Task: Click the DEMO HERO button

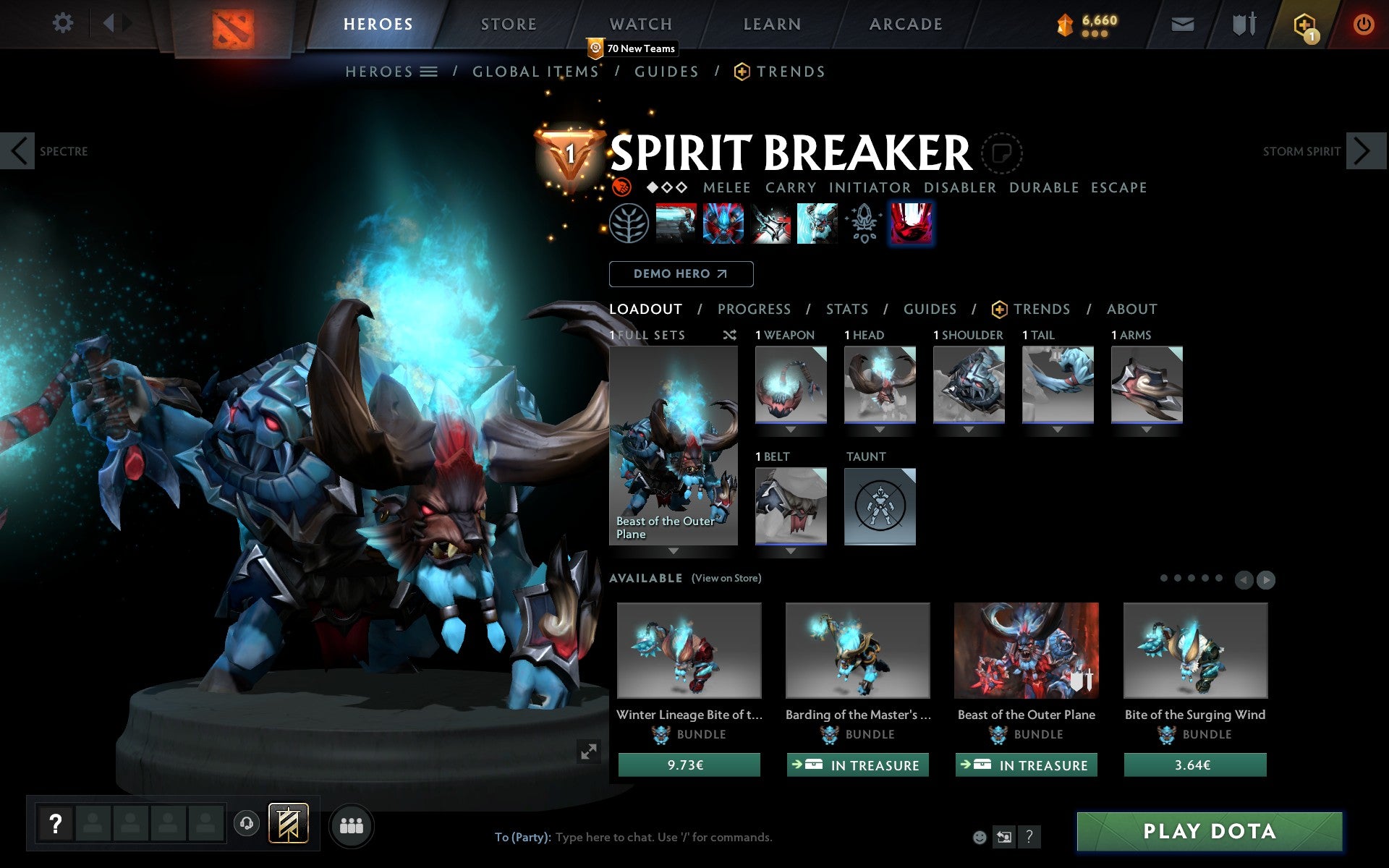Action: (x=681, y=274)
